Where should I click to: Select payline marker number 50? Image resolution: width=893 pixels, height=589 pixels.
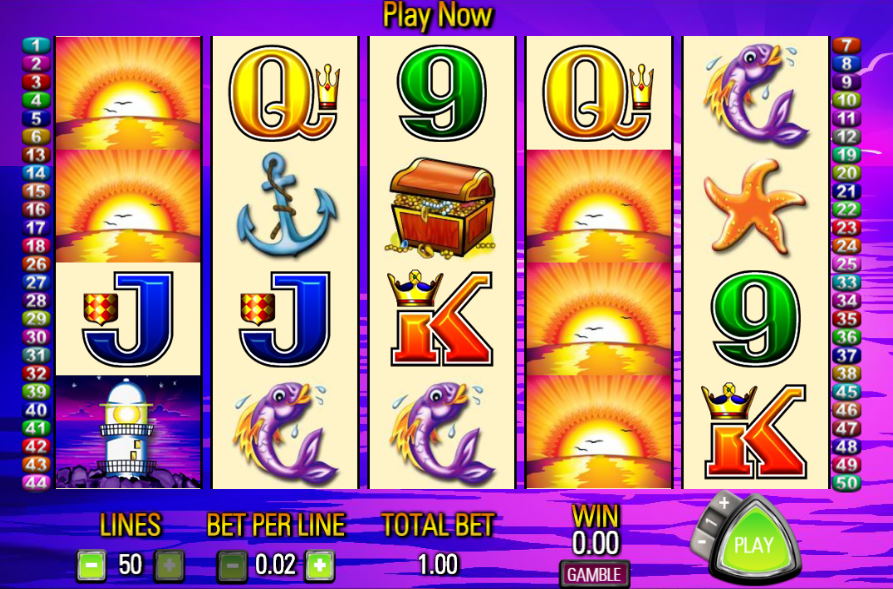pyautogui.click(x=846, y=483)
